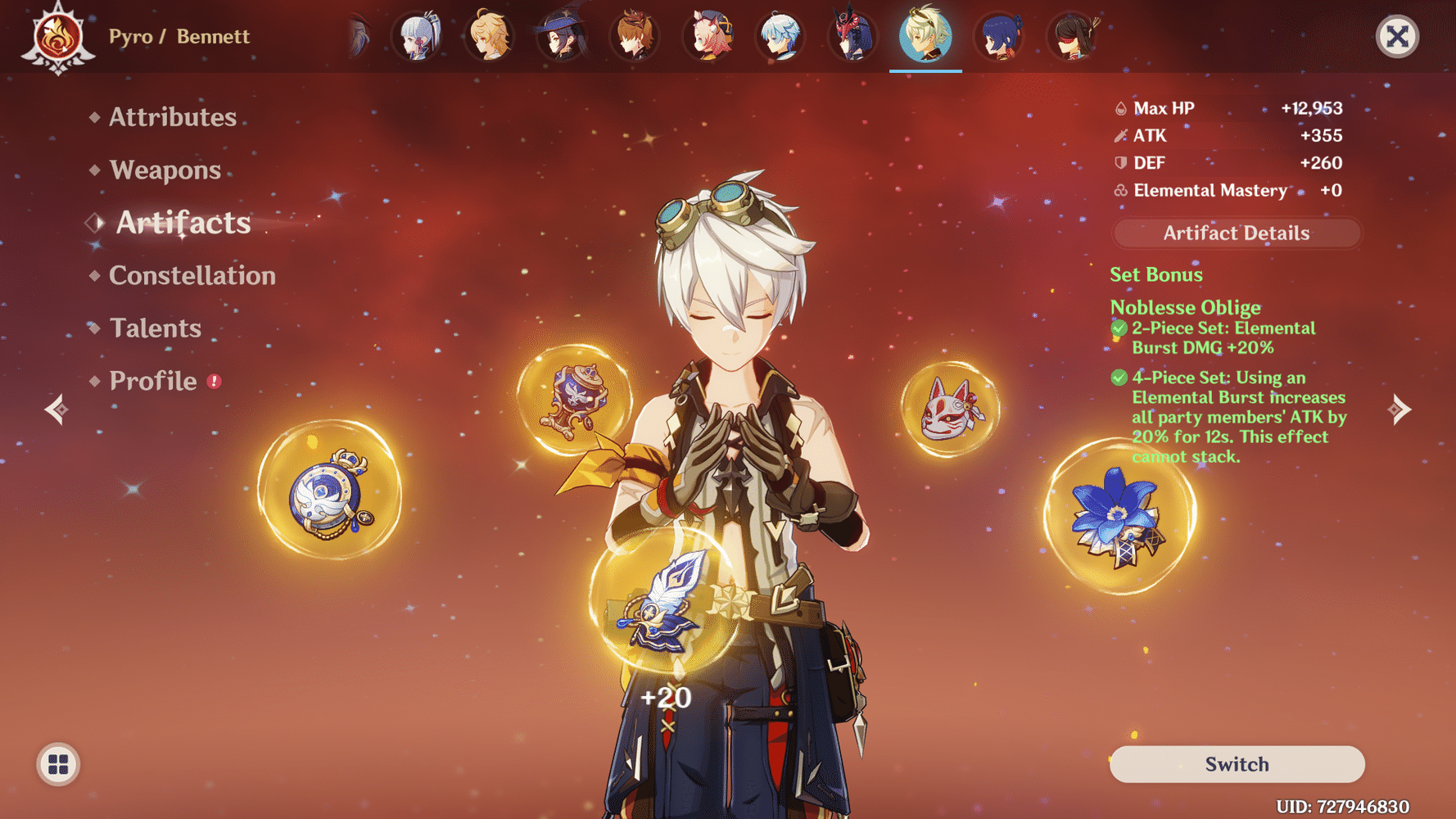
Task: Select the blue feather plume artifact
Action: pyautogui.click(x=664, y=604)
